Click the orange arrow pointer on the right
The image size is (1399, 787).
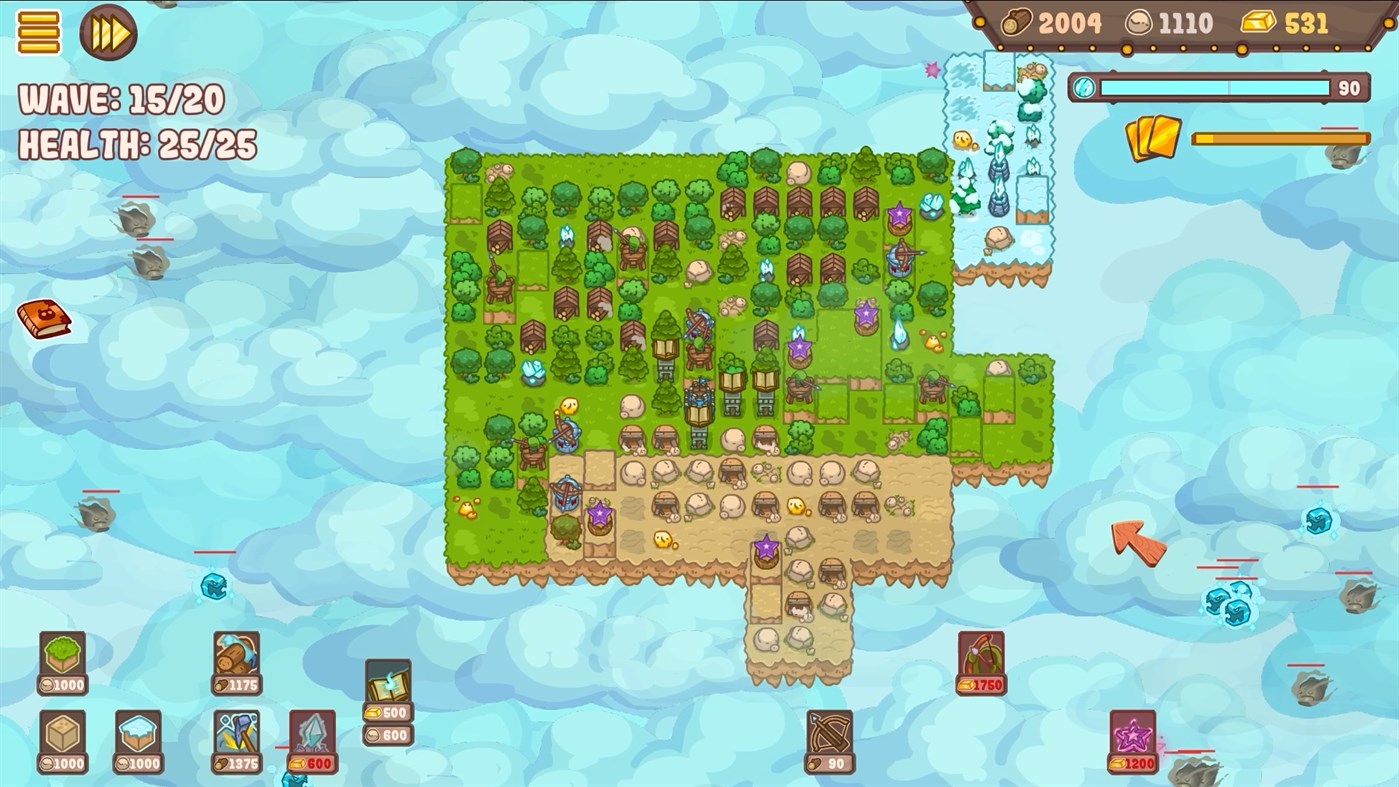[1140, 545]
